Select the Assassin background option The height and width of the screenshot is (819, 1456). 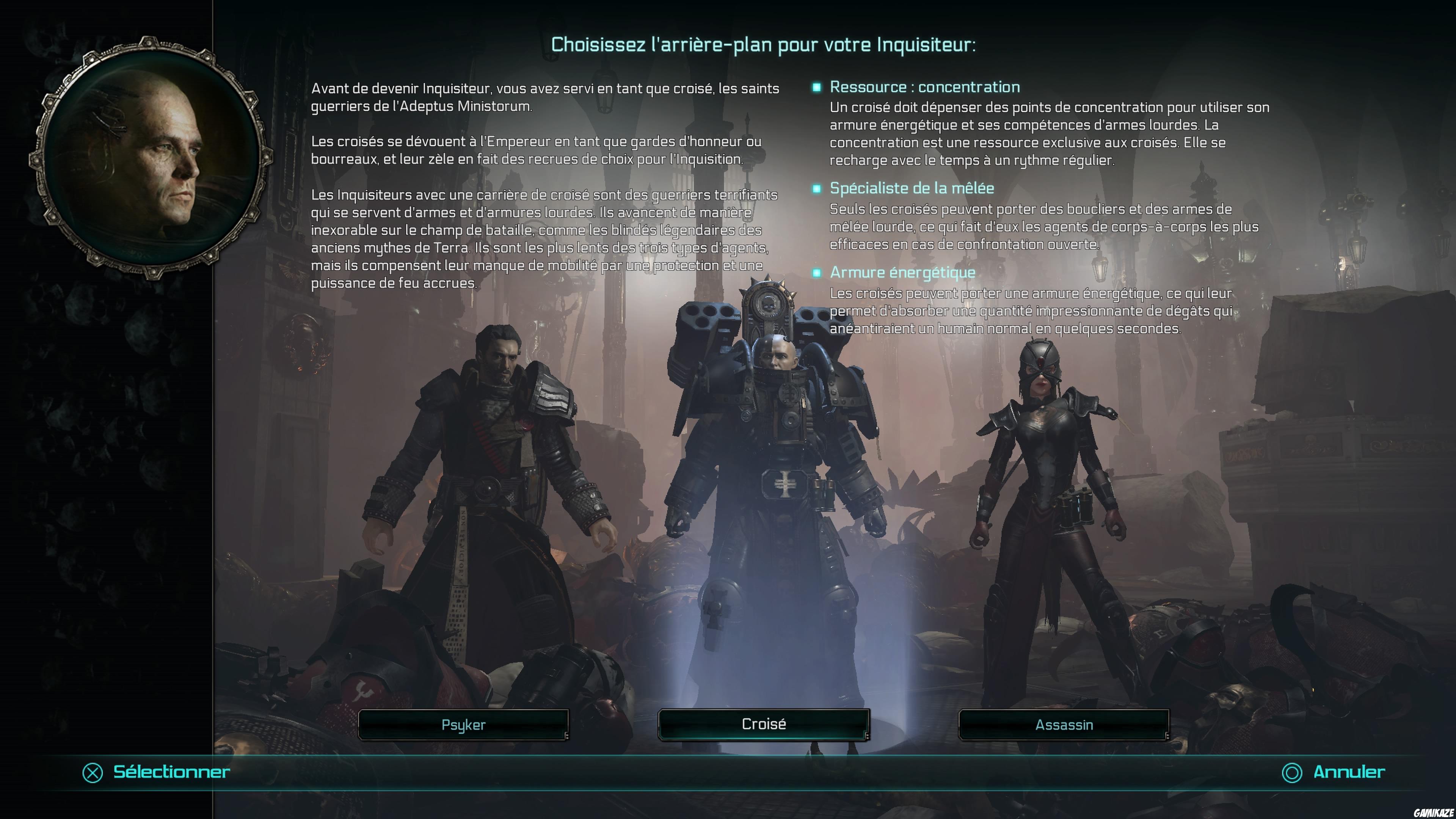[1064, 725]
